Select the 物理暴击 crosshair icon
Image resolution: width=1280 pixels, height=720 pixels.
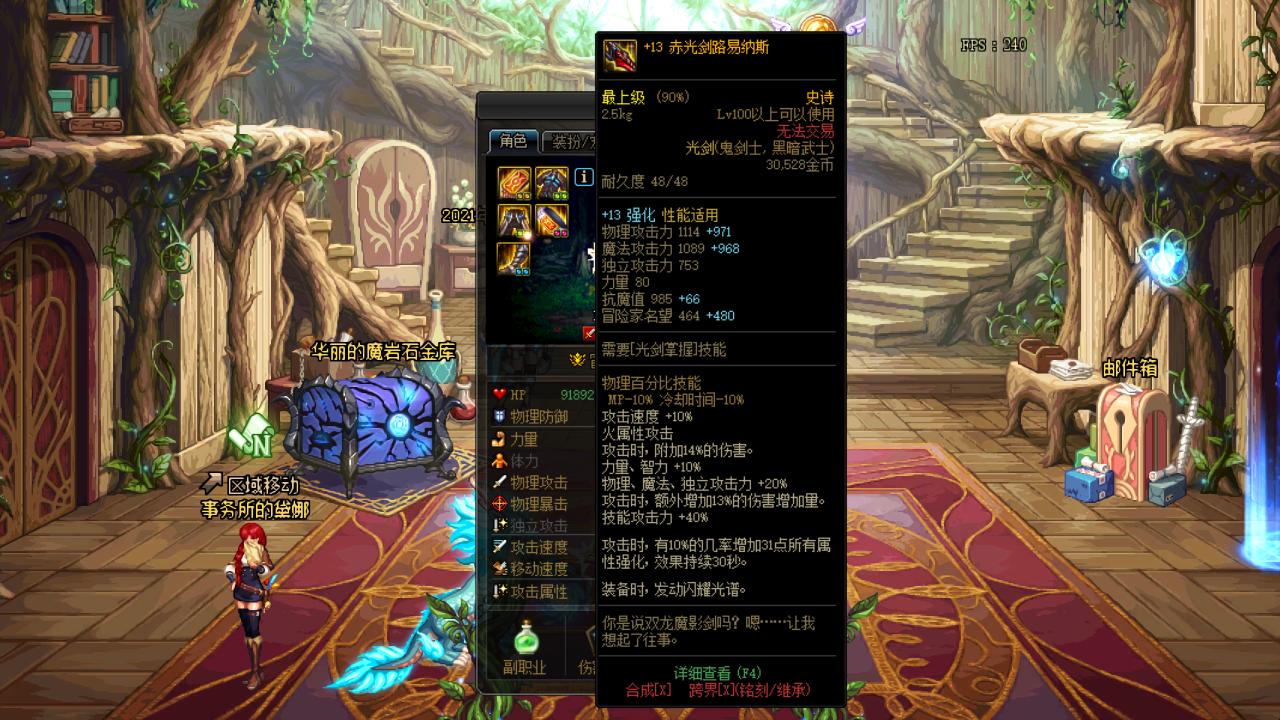click(x=498, y=502)
